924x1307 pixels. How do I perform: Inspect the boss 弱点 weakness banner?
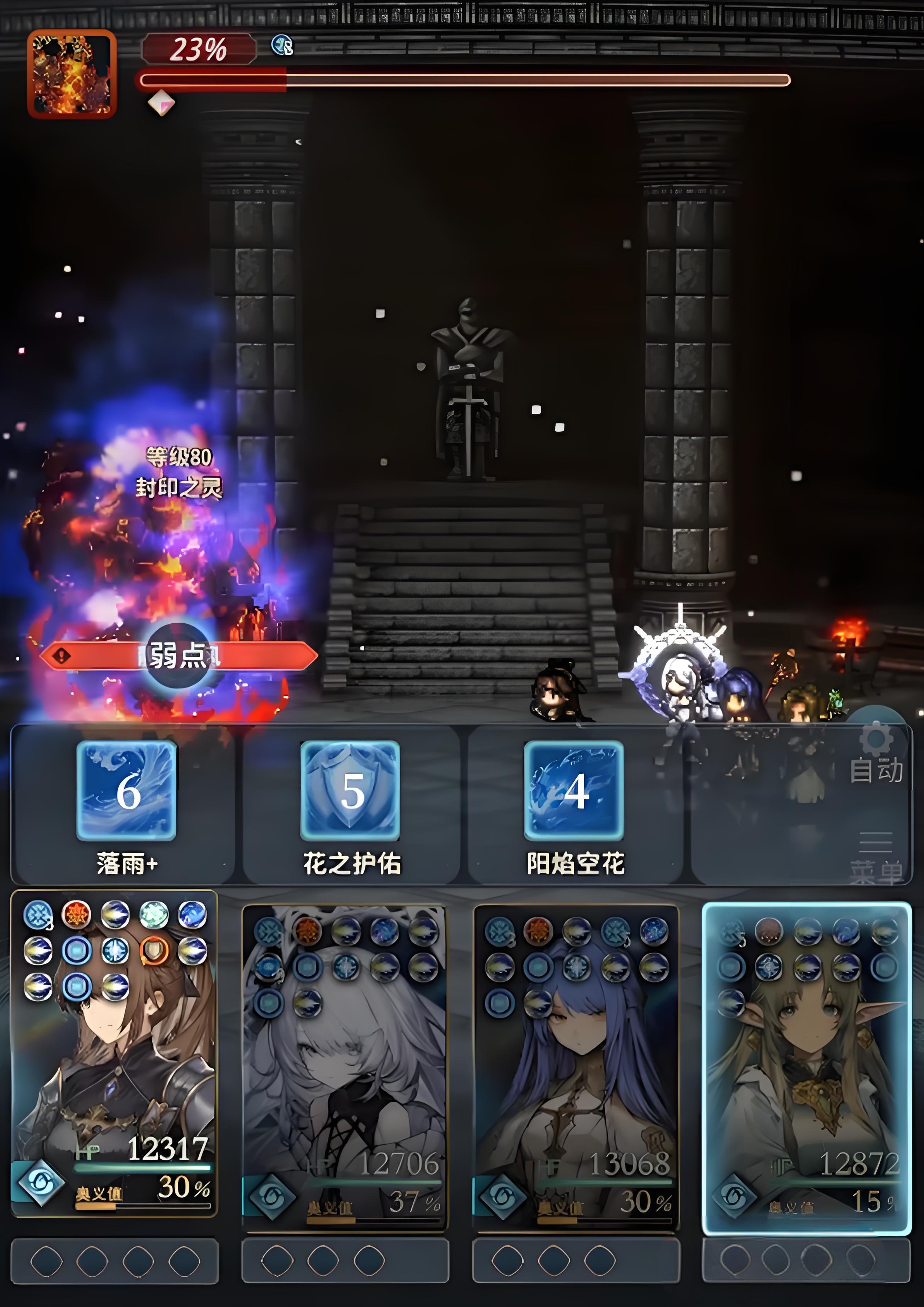(x=179, y=656)
